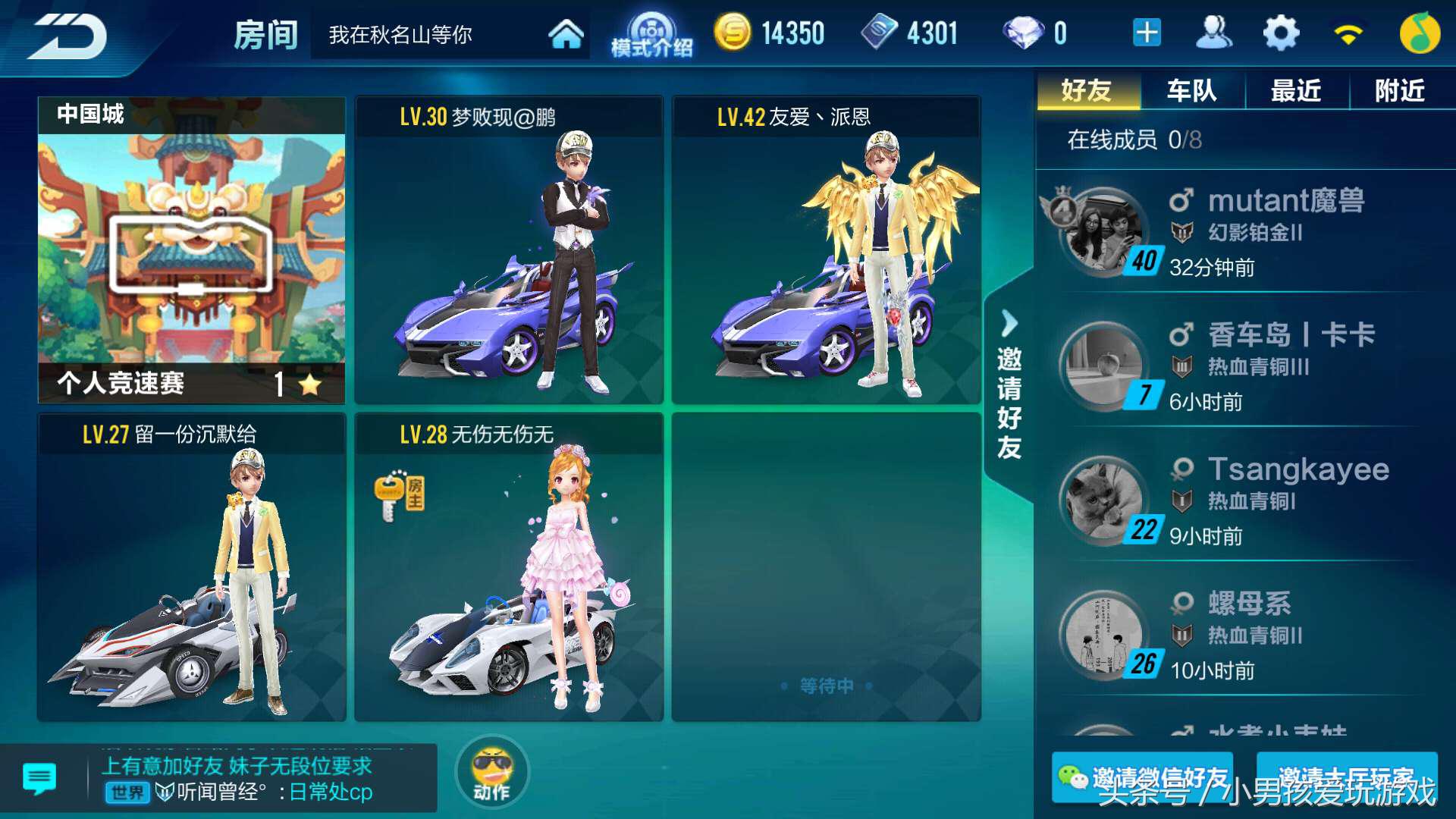1456x819 pixels.
Task: Open the 世界 chat channel selector
Action: [126, 793]
